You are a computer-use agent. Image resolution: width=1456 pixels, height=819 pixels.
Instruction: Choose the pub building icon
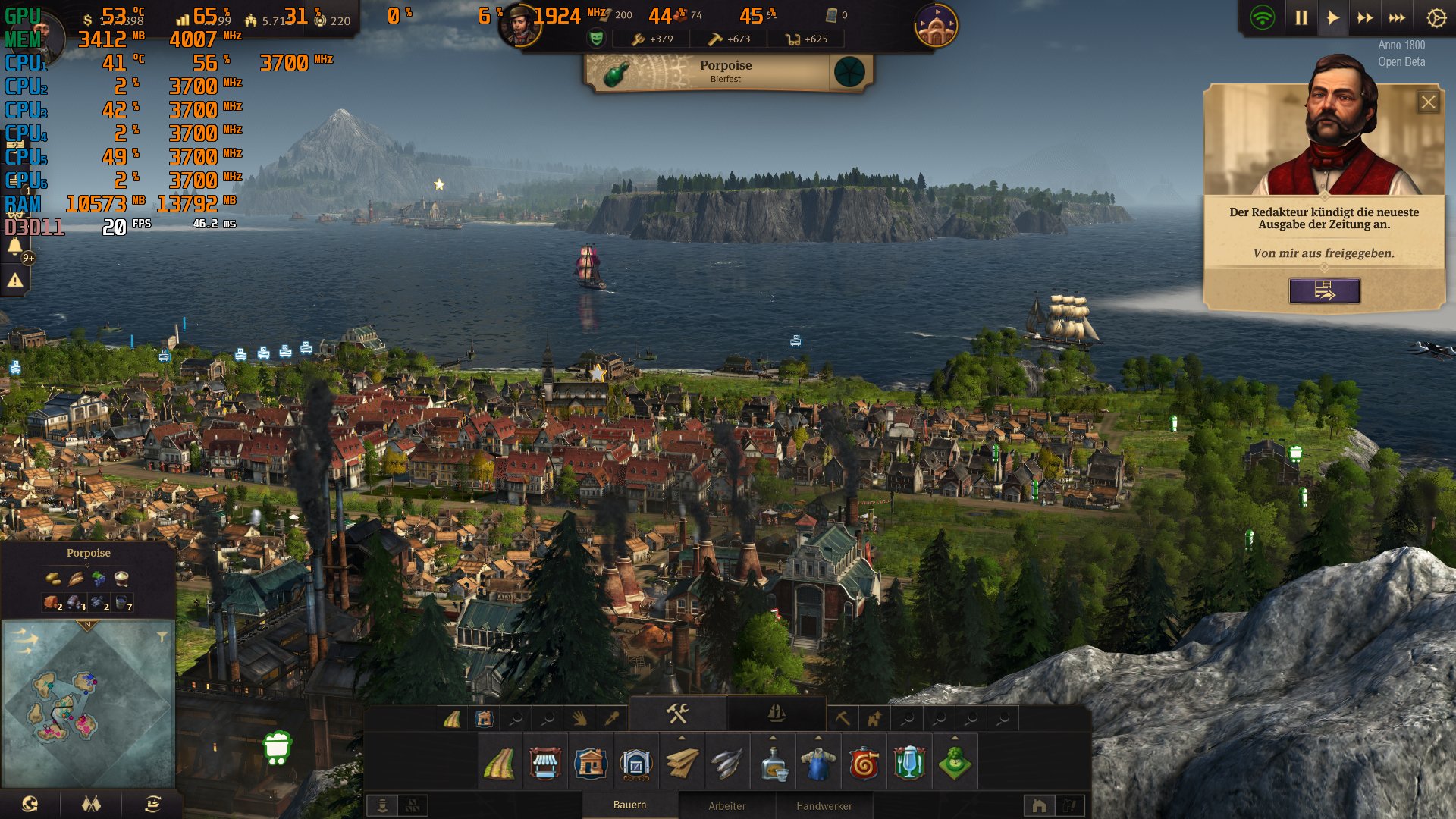point(908,764)
